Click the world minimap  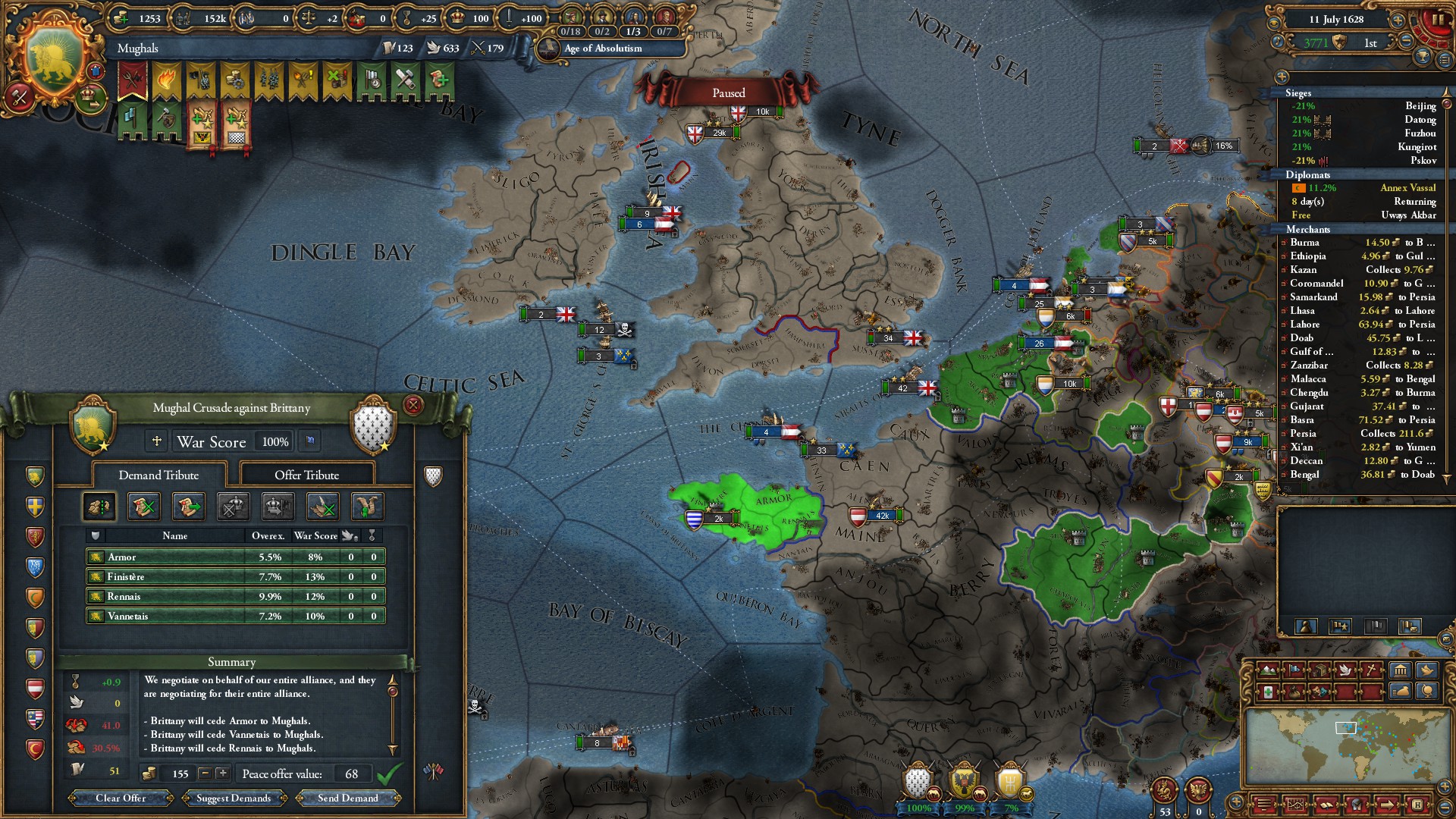pyautogui.click(x=1346, y=747)
